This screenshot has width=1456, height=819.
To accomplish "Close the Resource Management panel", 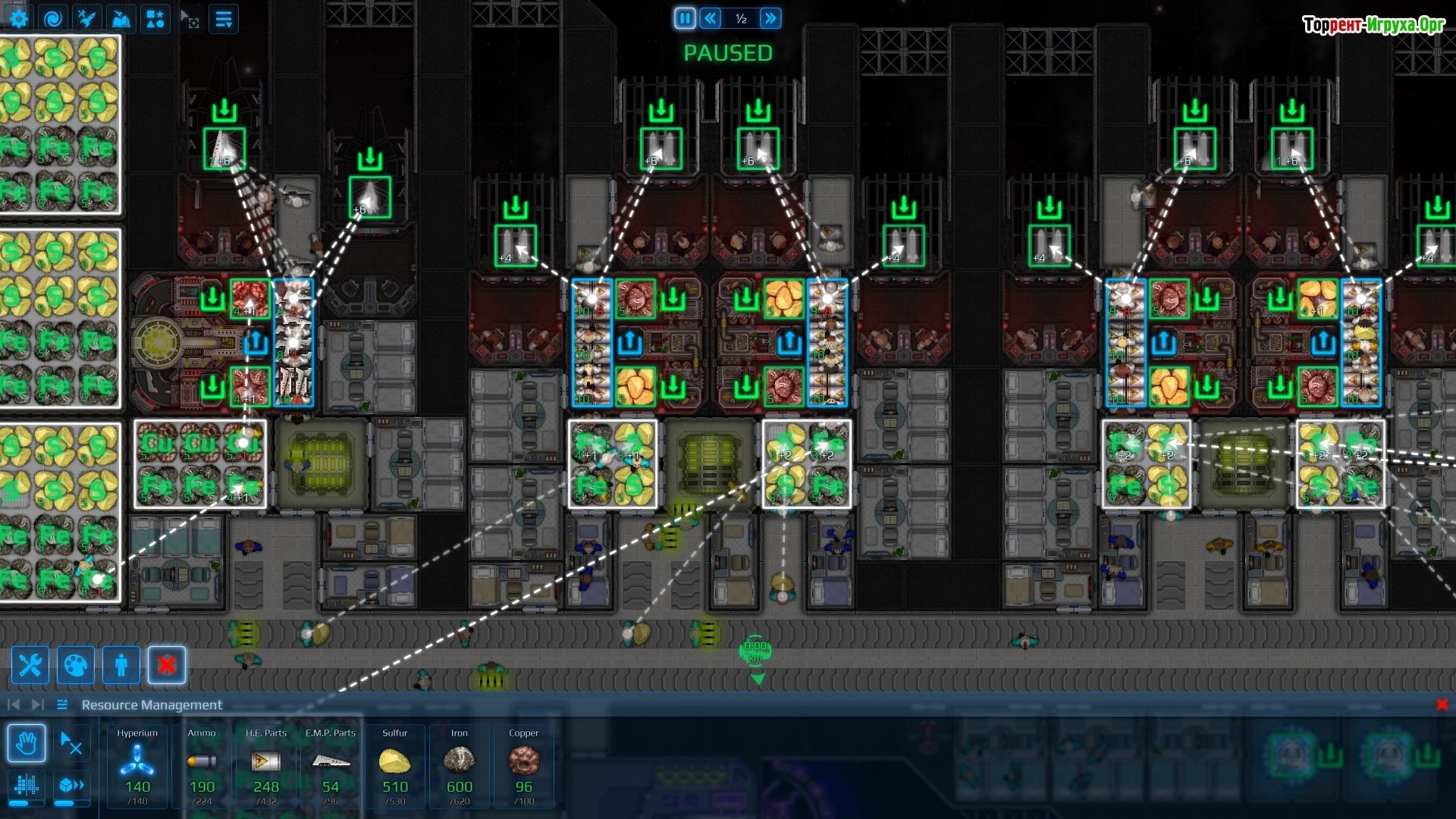I will pos(1442,704).
